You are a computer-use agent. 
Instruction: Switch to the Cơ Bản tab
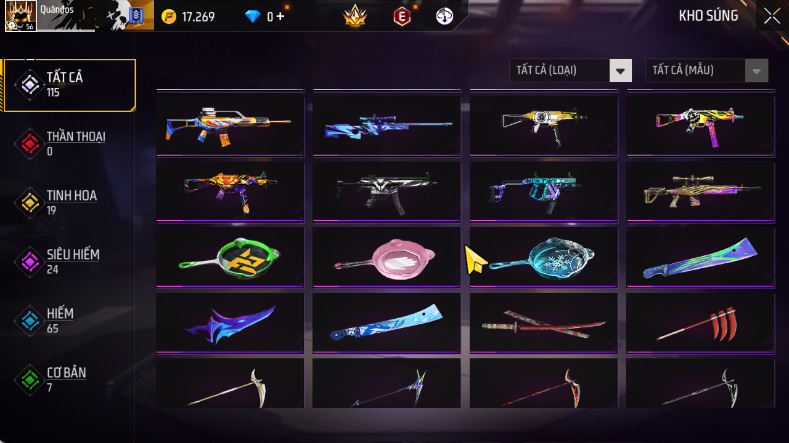(69, 379)
